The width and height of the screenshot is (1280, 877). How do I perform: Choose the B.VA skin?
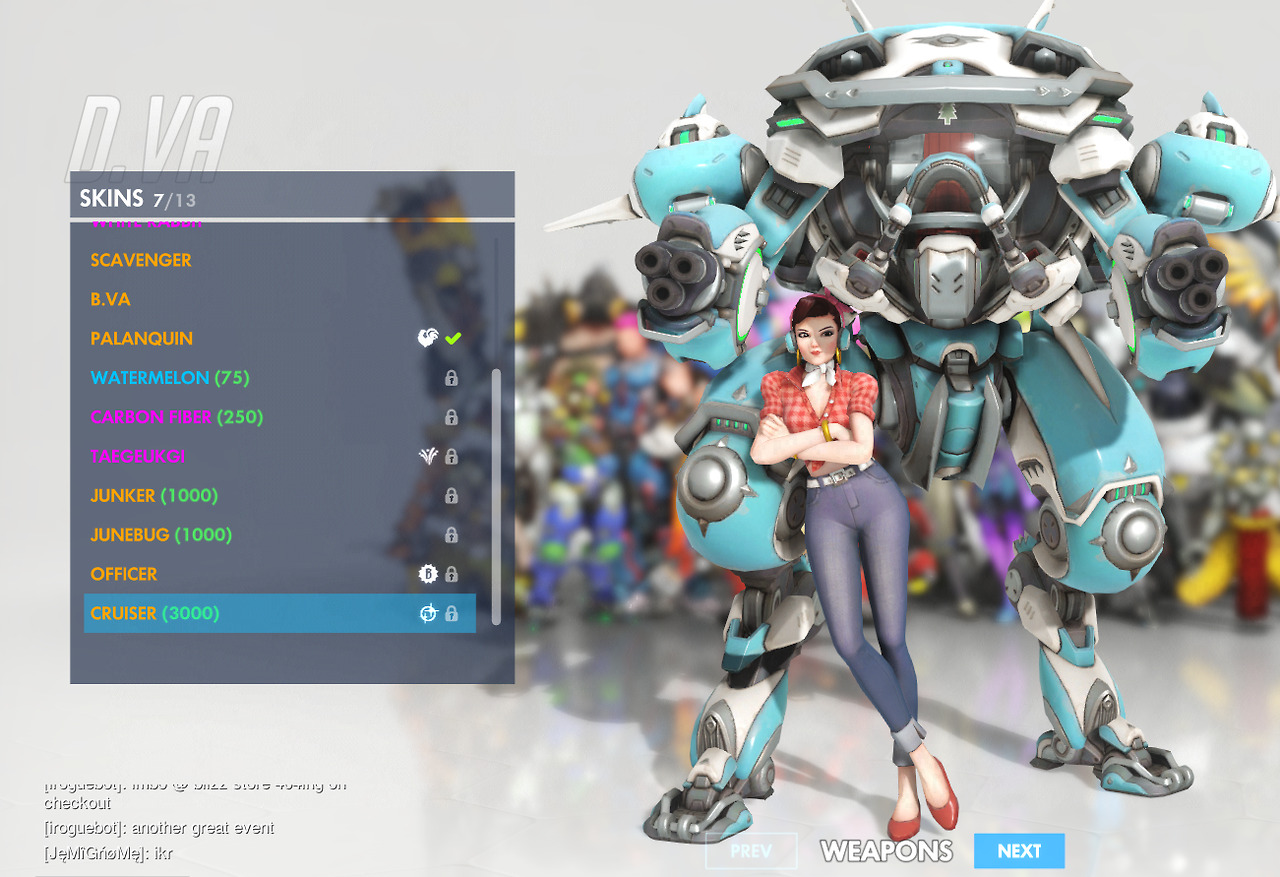(x=111, y=299)
